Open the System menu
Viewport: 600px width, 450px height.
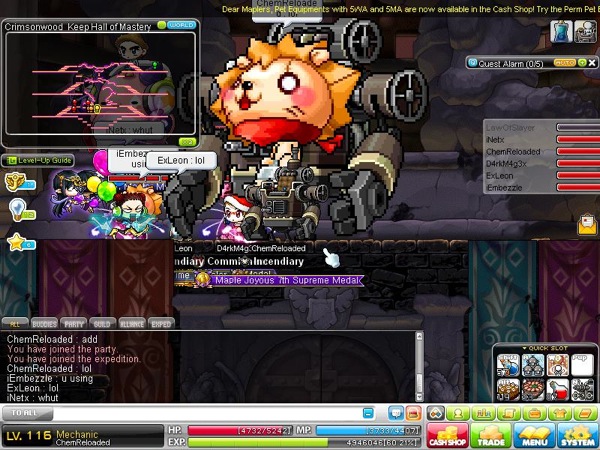click(x=576, y=435)
